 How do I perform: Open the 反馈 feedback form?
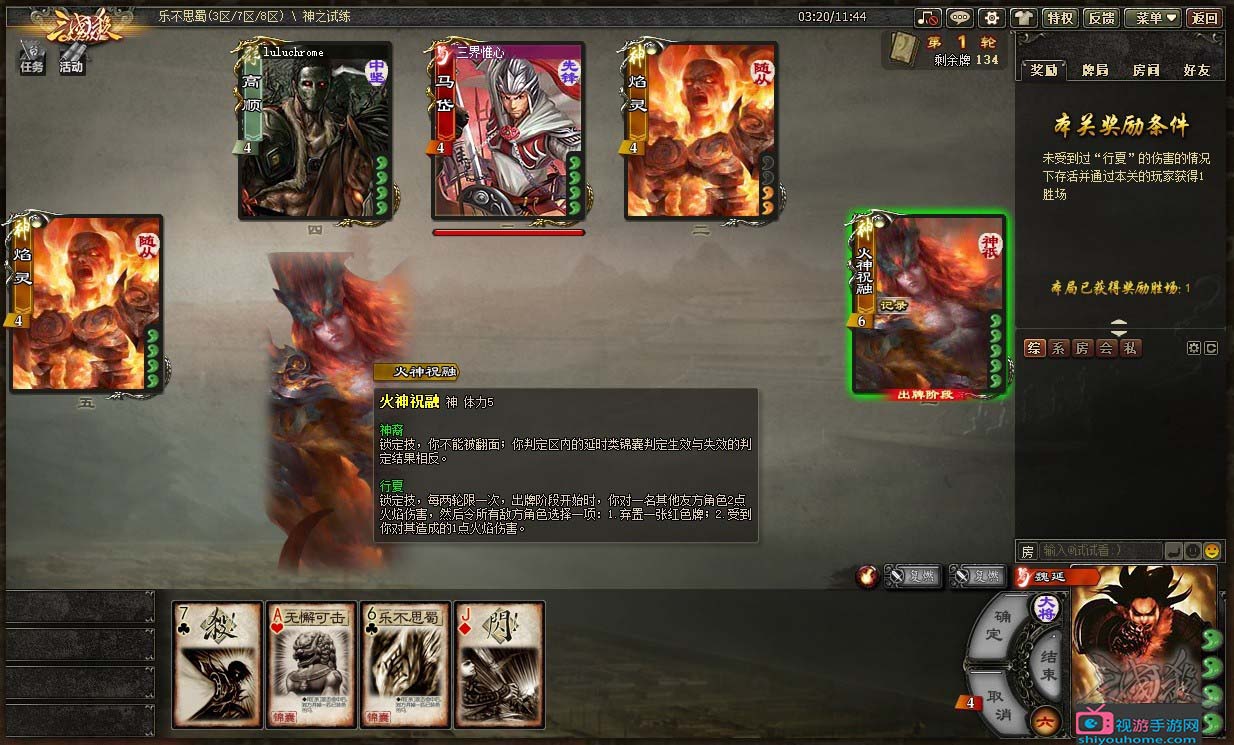click(1100, 18)
